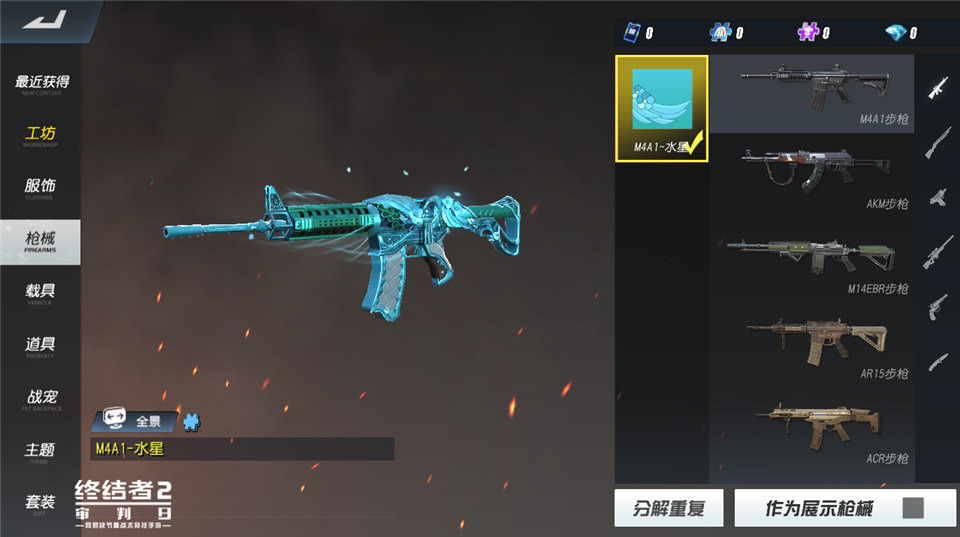
Task: Select the ACR步枪 weapon row
Action: 812,432
